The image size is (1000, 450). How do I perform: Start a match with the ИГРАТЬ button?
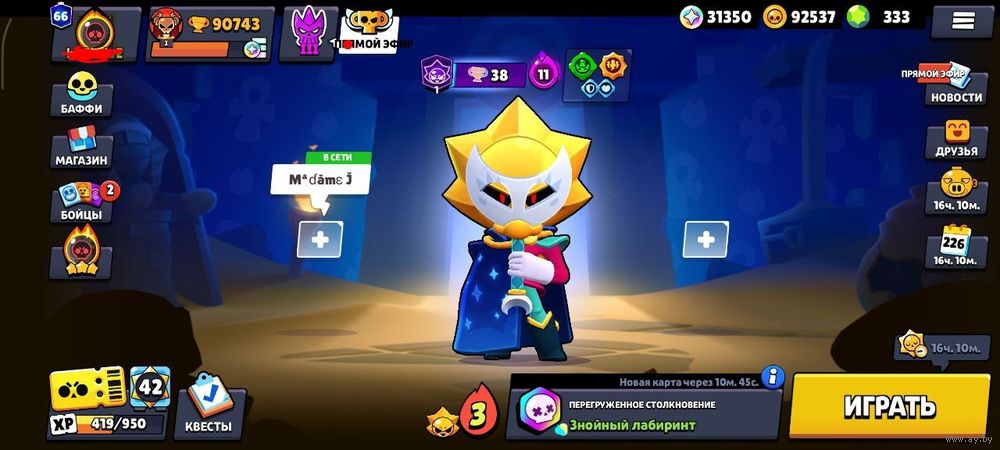889,406
